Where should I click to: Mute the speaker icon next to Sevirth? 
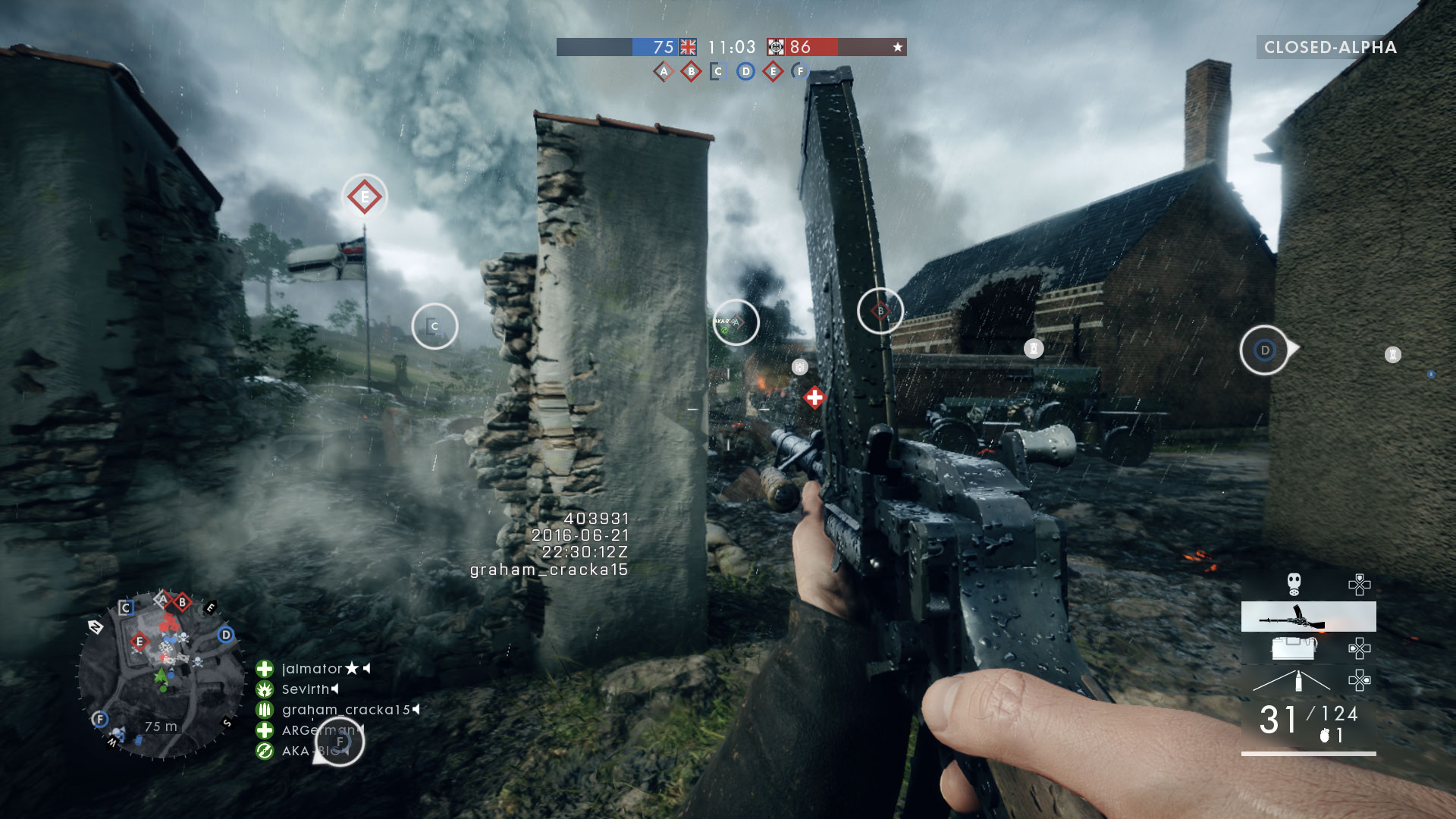coord(334,689)
